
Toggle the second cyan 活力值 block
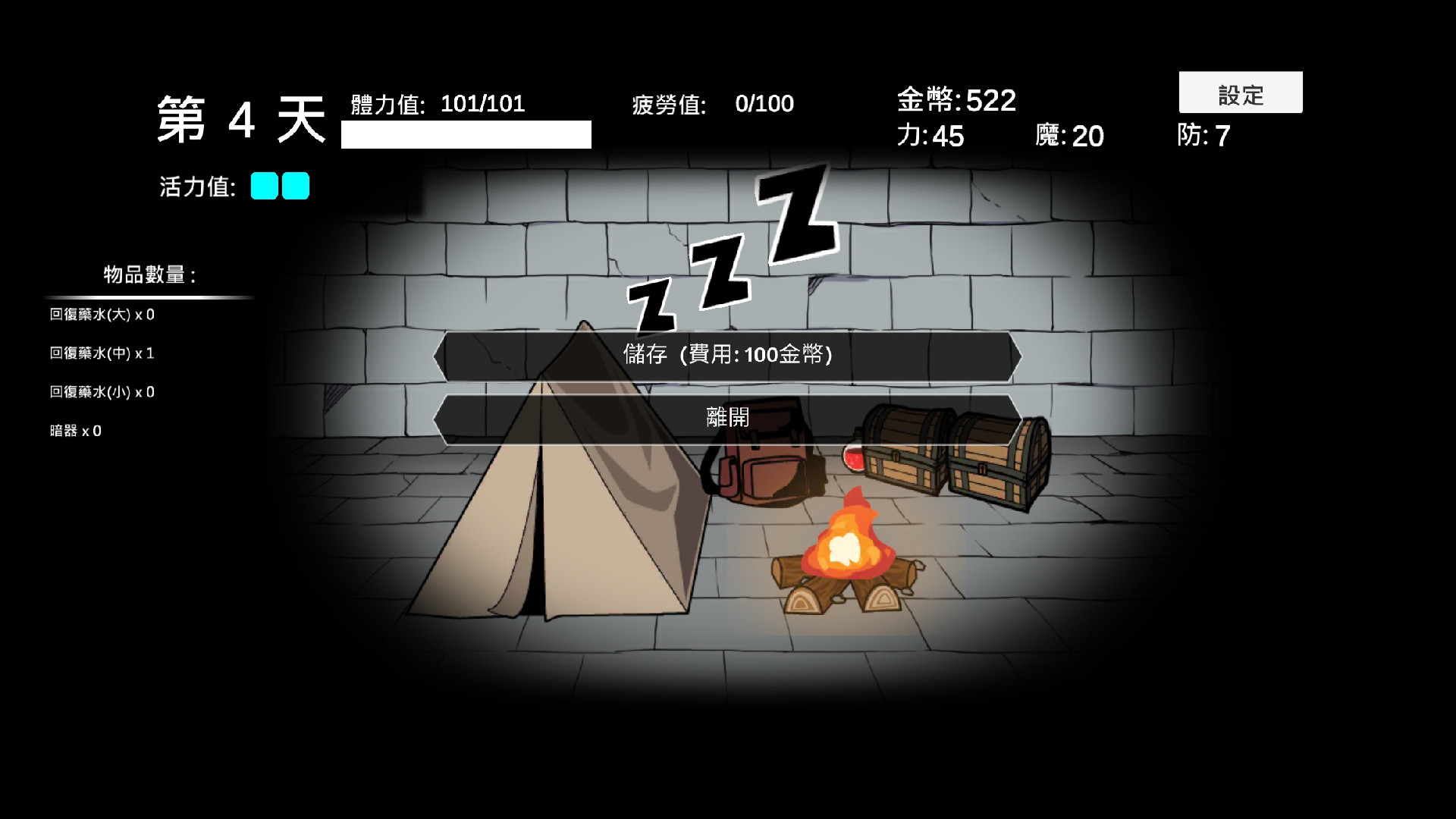[x=297, y=186]
